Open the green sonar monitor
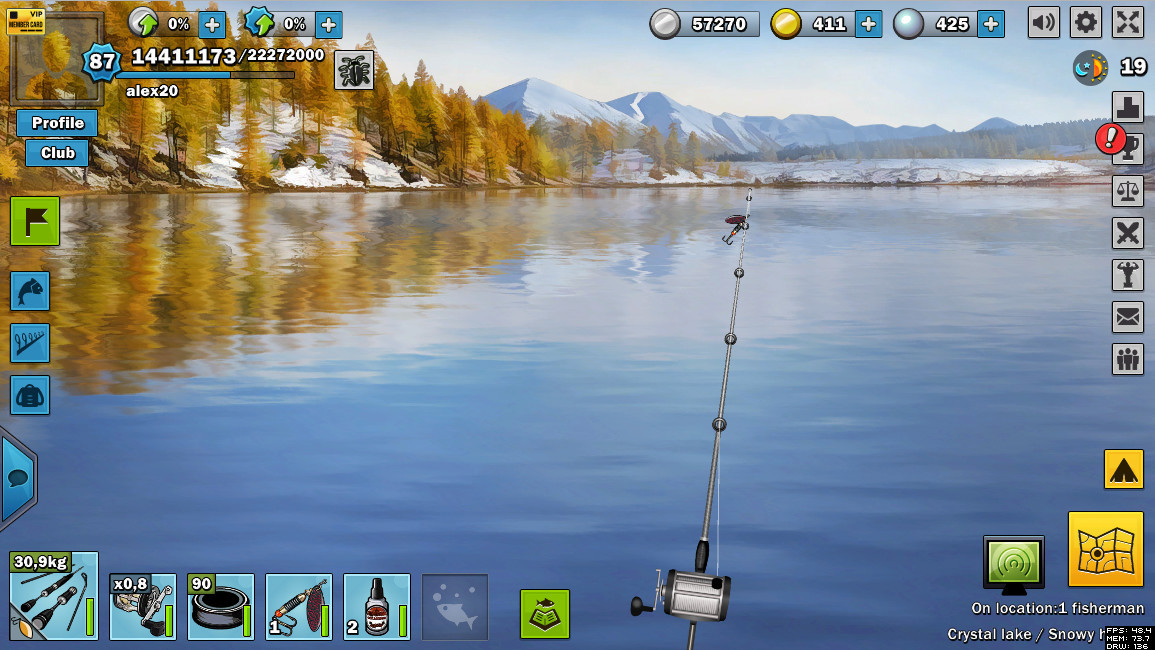Screen dimensions: 1155x650 (x=1013, y=565)
